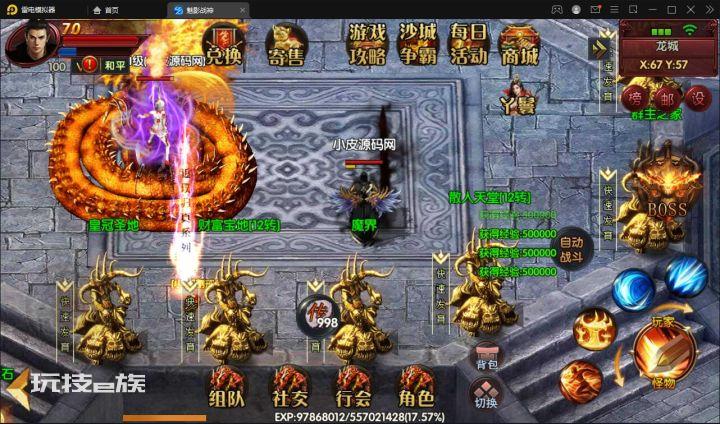Click the 切换 switch button
Image resolution: width=720 pixels, height=424 pixels.
486,396
